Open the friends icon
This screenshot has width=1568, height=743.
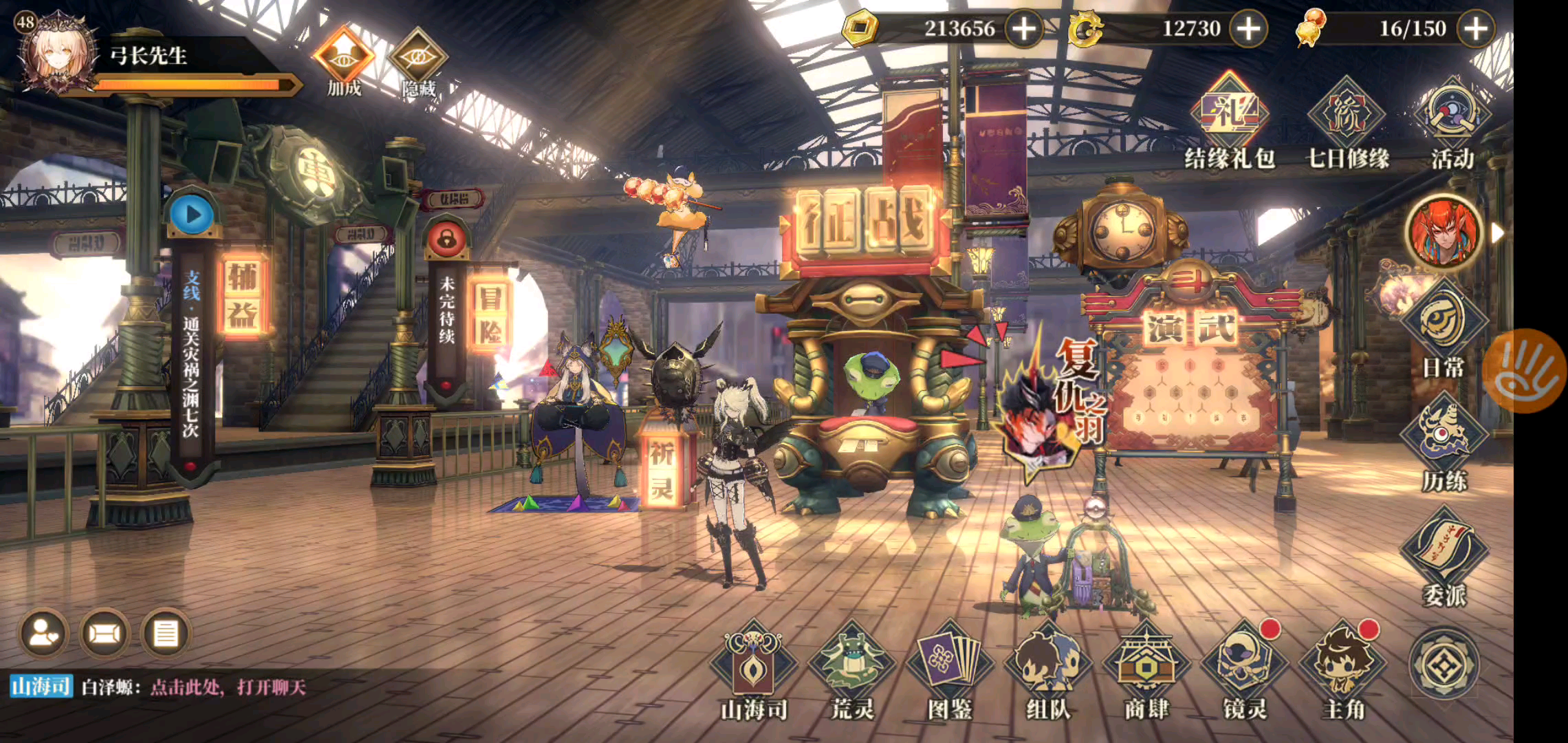coord(45,634)
